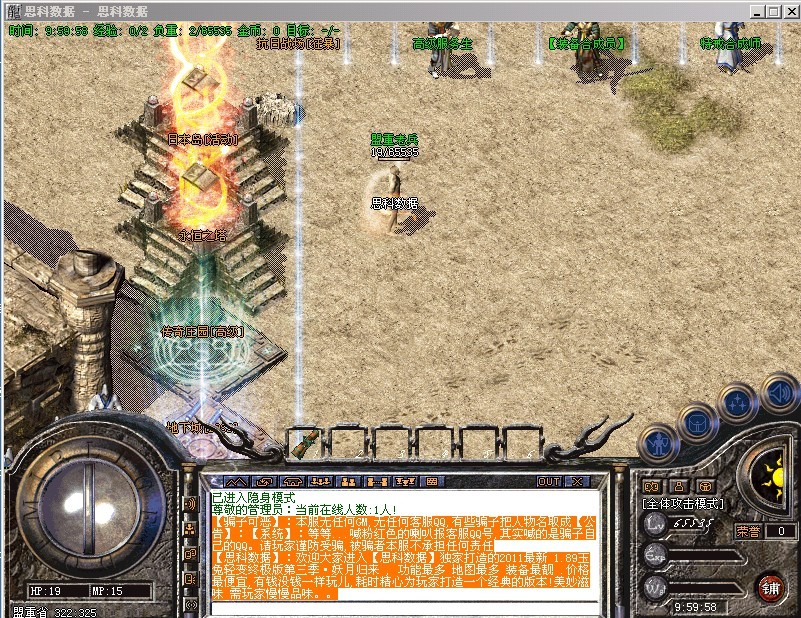801x618 pixels.
Task: Close the game window
Action: [x=788, y=11]
